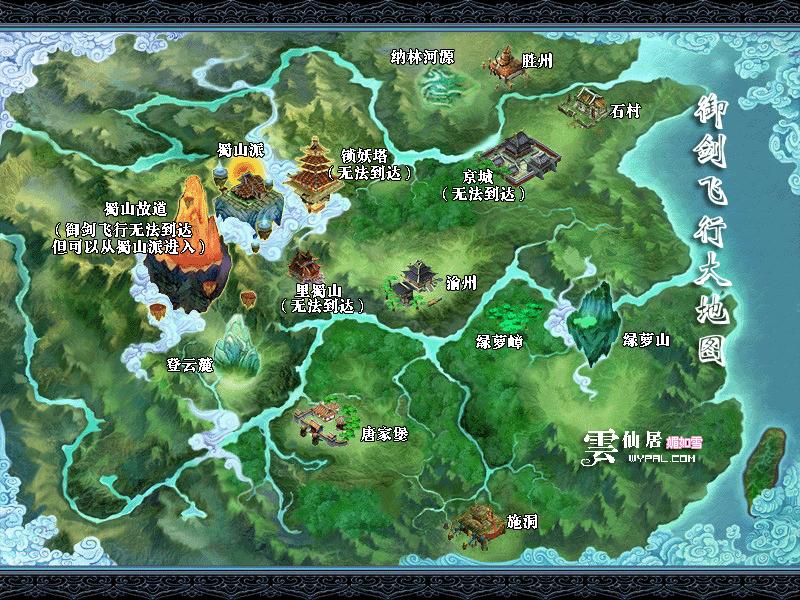Fly to 胜州 pagoda marker
The image size is (800, 600).
coord(505,65)
